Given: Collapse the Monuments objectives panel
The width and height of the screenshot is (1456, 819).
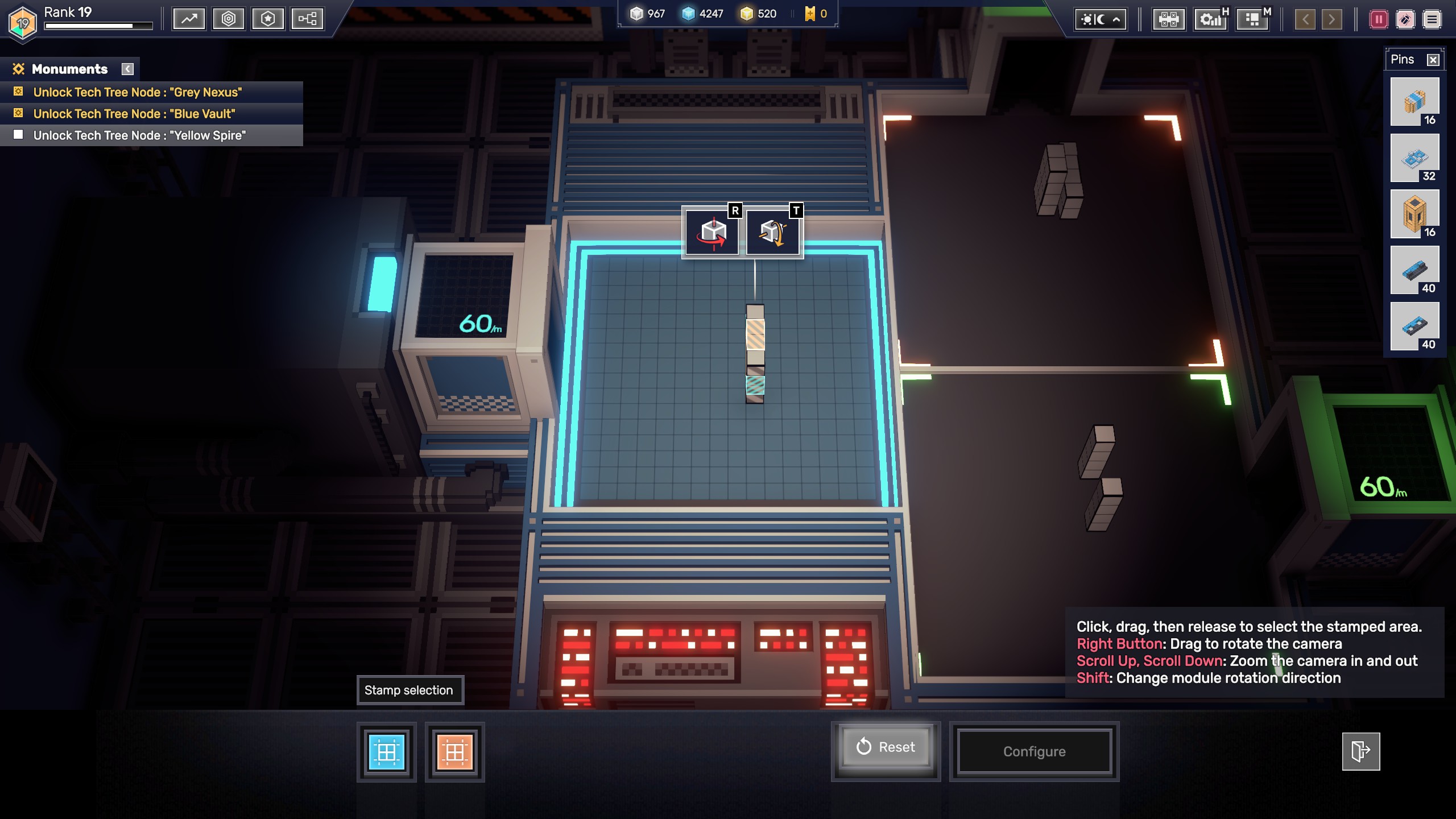Looking at the screenshot, I should point(128,69).
